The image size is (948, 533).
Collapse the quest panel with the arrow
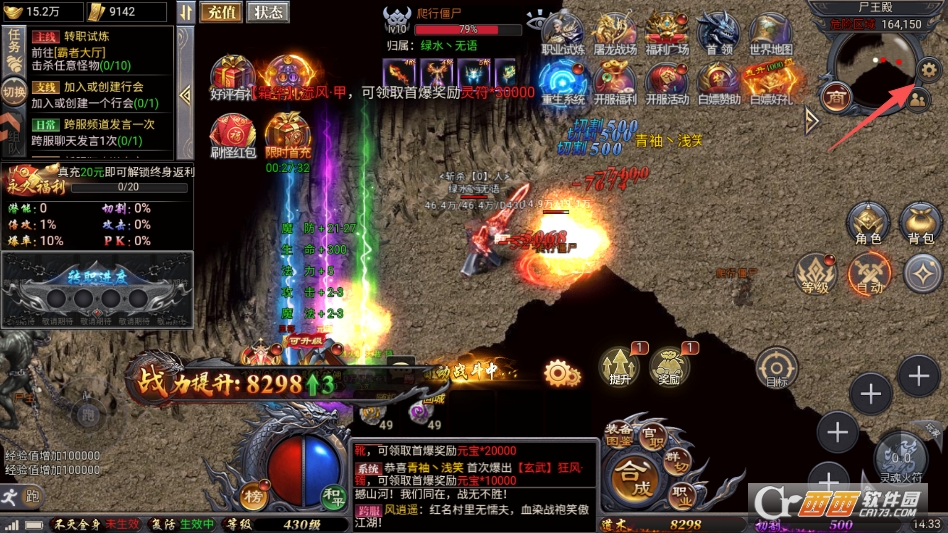pos(185,93)
